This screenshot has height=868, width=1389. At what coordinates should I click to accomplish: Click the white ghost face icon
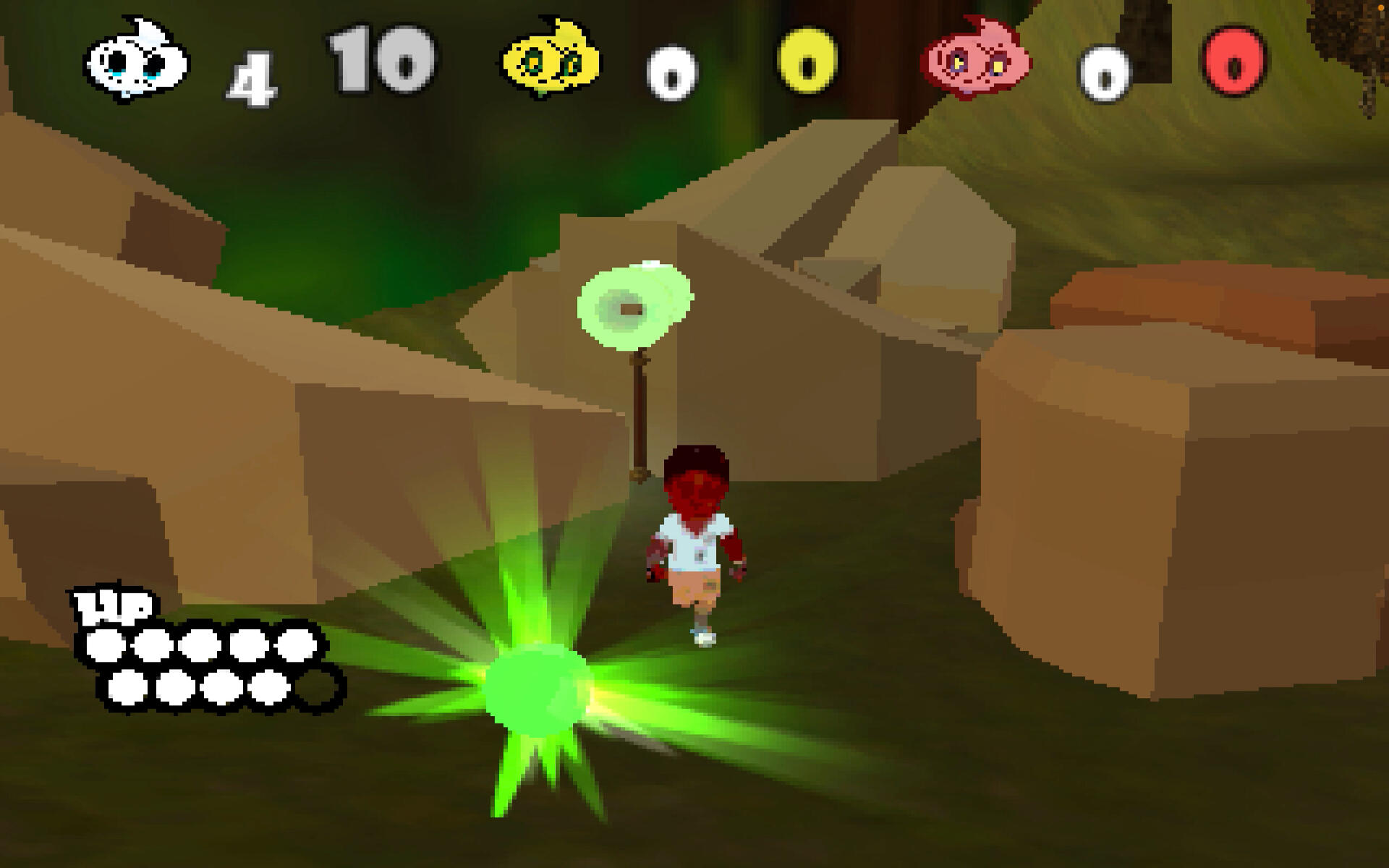[x=136, y=61]
